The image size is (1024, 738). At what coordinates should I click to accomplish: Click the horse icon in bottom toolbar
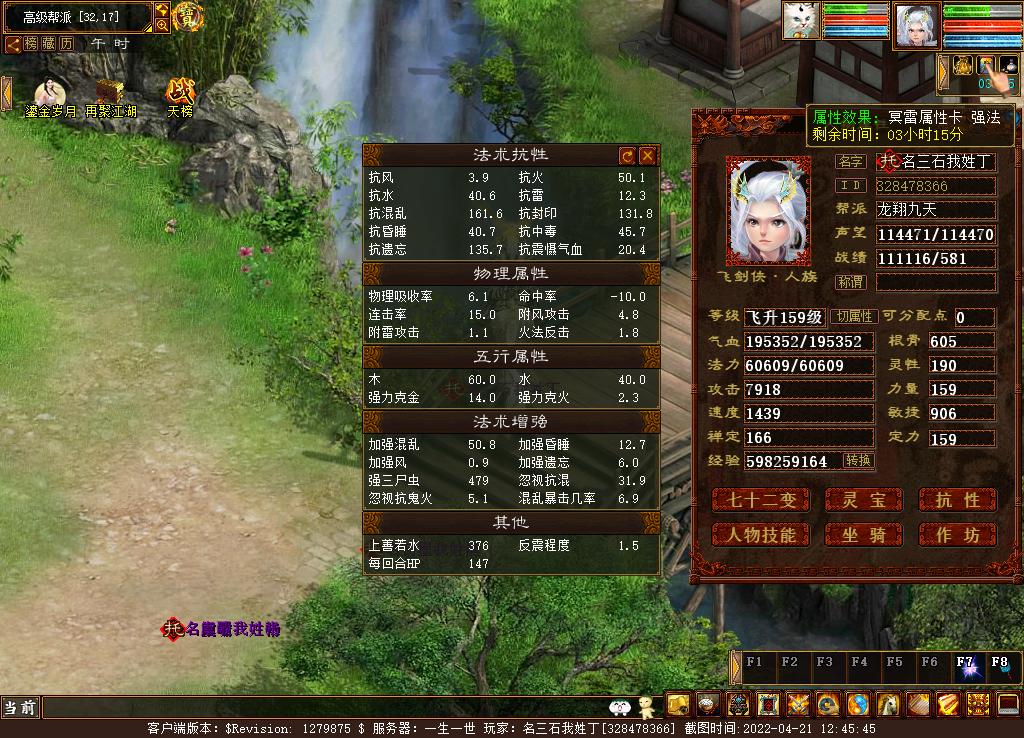888,704
